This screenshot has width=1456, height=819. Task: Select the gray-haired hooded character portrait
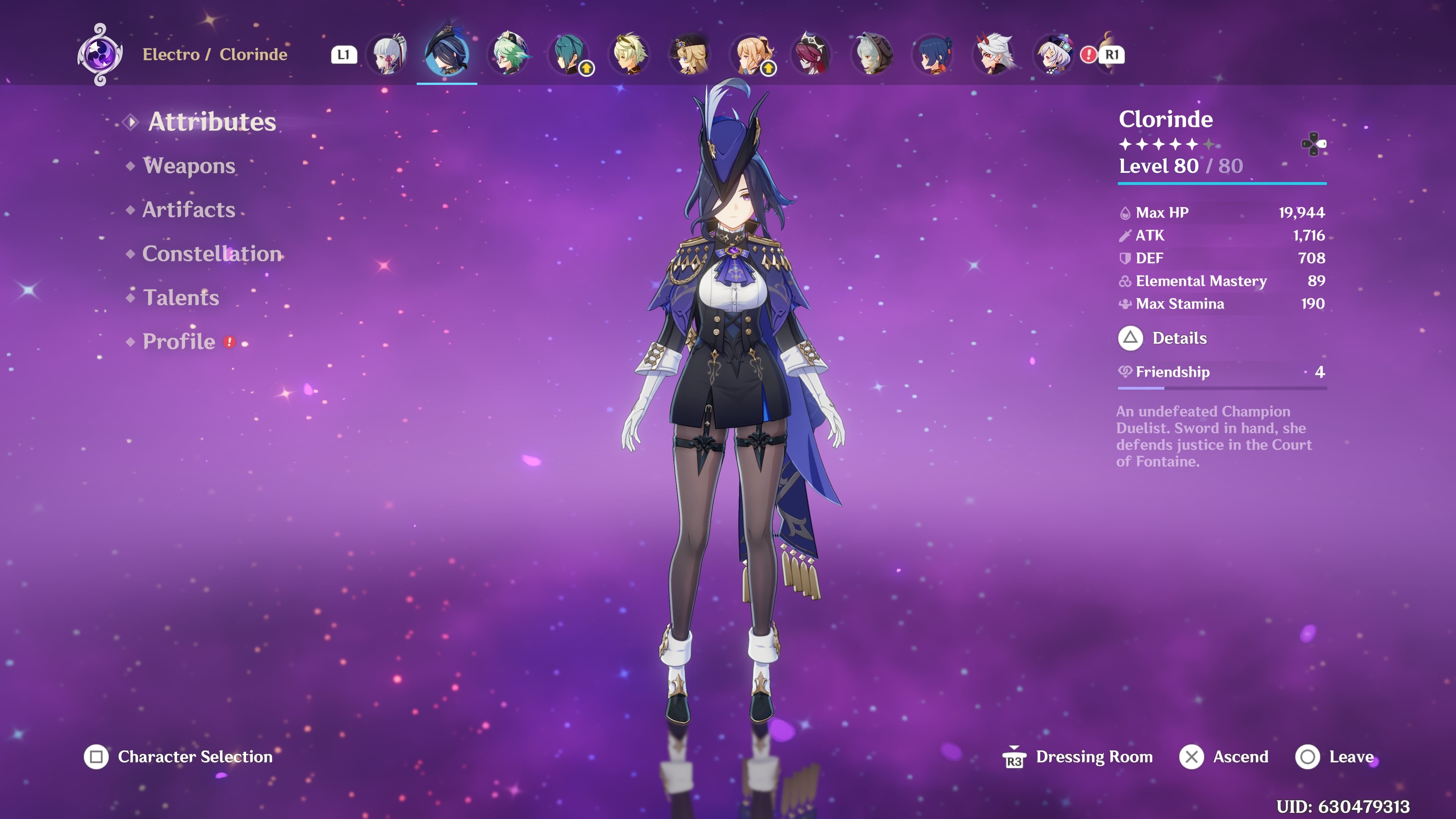[872, 55]
